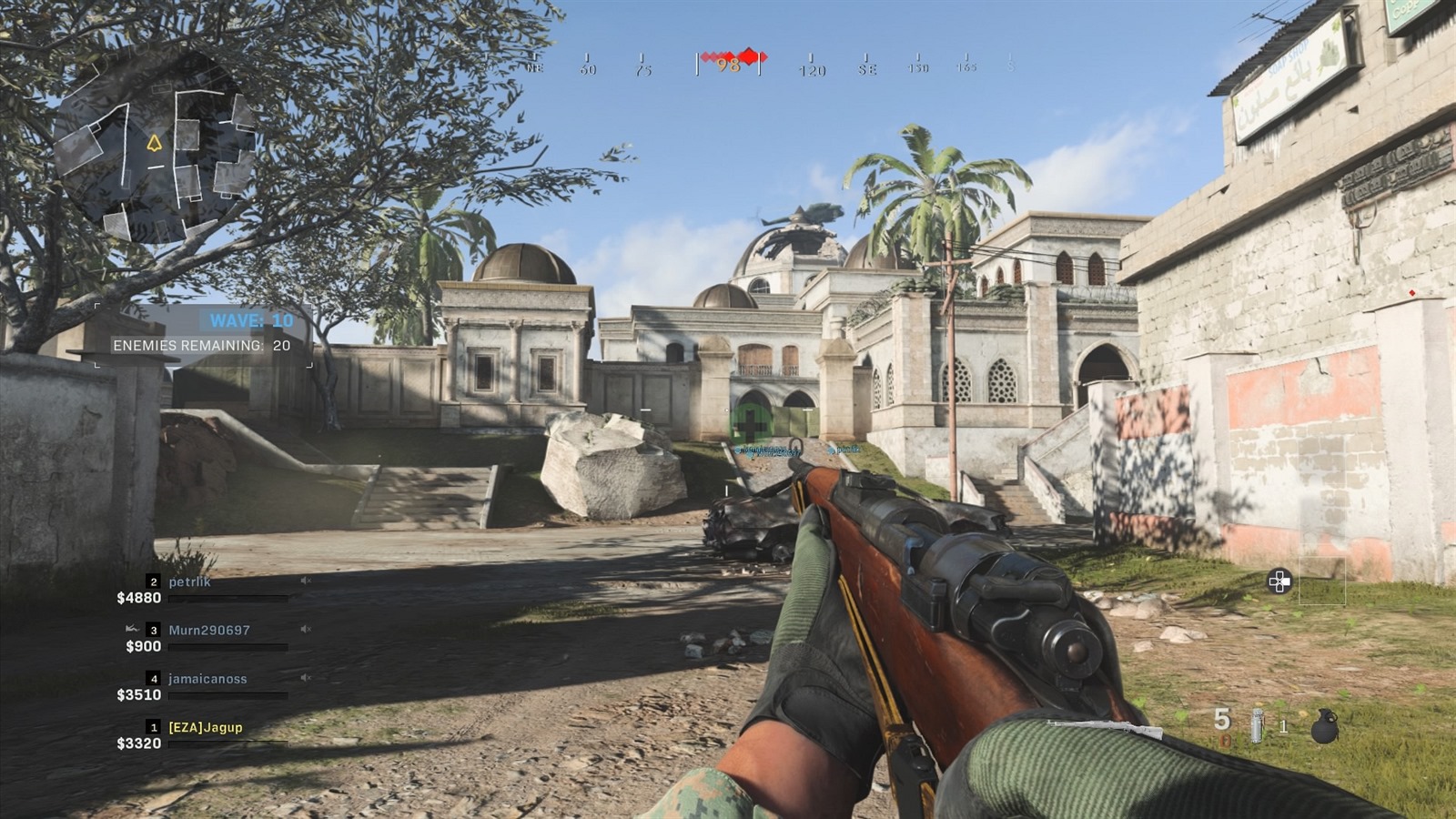Click the circular minimap
Viewport: 1456px width, 819px height.
(155, 146)
